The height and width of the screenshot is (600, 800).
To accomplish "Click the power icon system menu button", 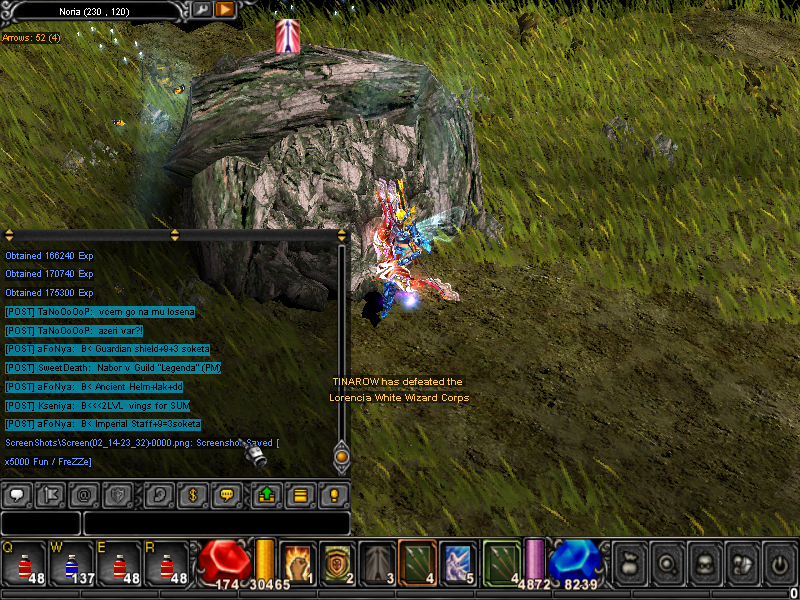I will pyautogui.click(x=779, y=562).
